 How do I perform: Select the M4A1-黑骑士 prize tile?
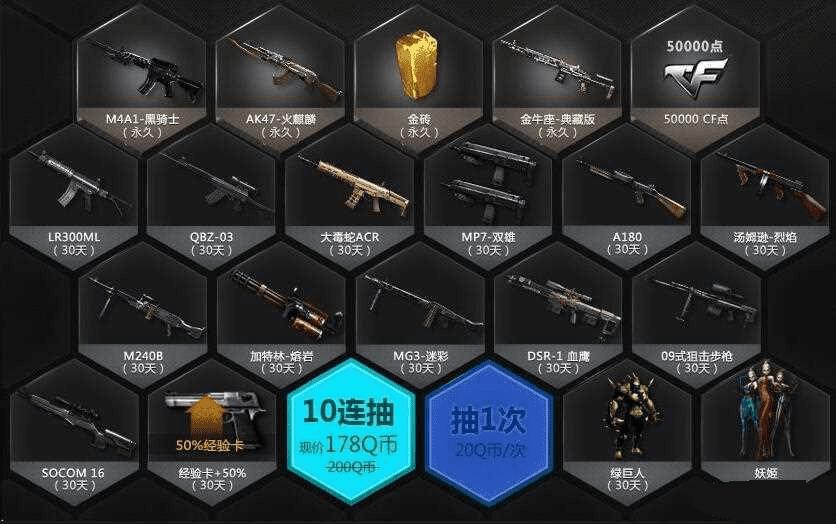coord(141,75)
